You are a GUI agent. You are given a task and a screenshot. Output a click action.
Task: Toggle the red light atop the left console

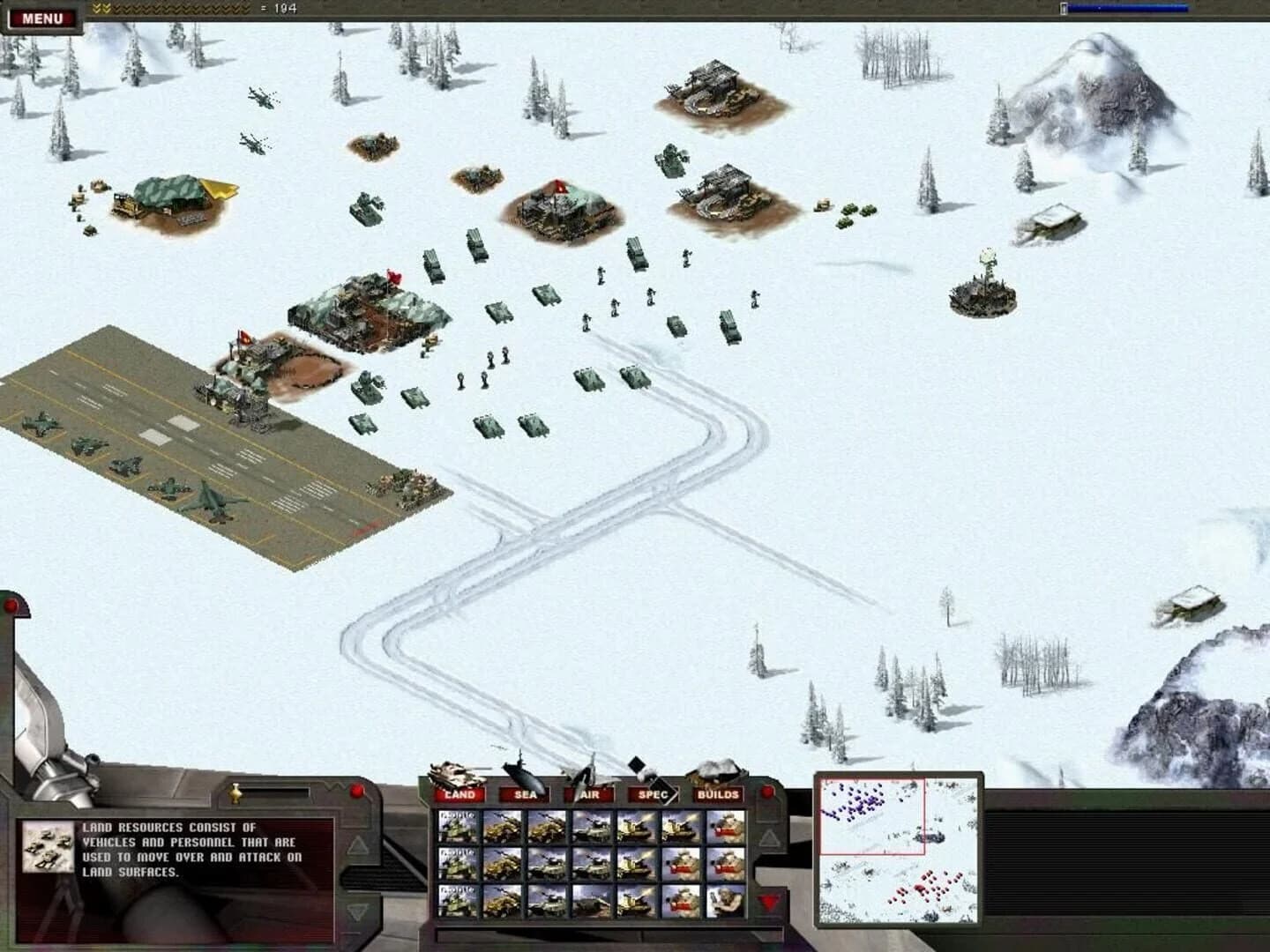[12, 603]
